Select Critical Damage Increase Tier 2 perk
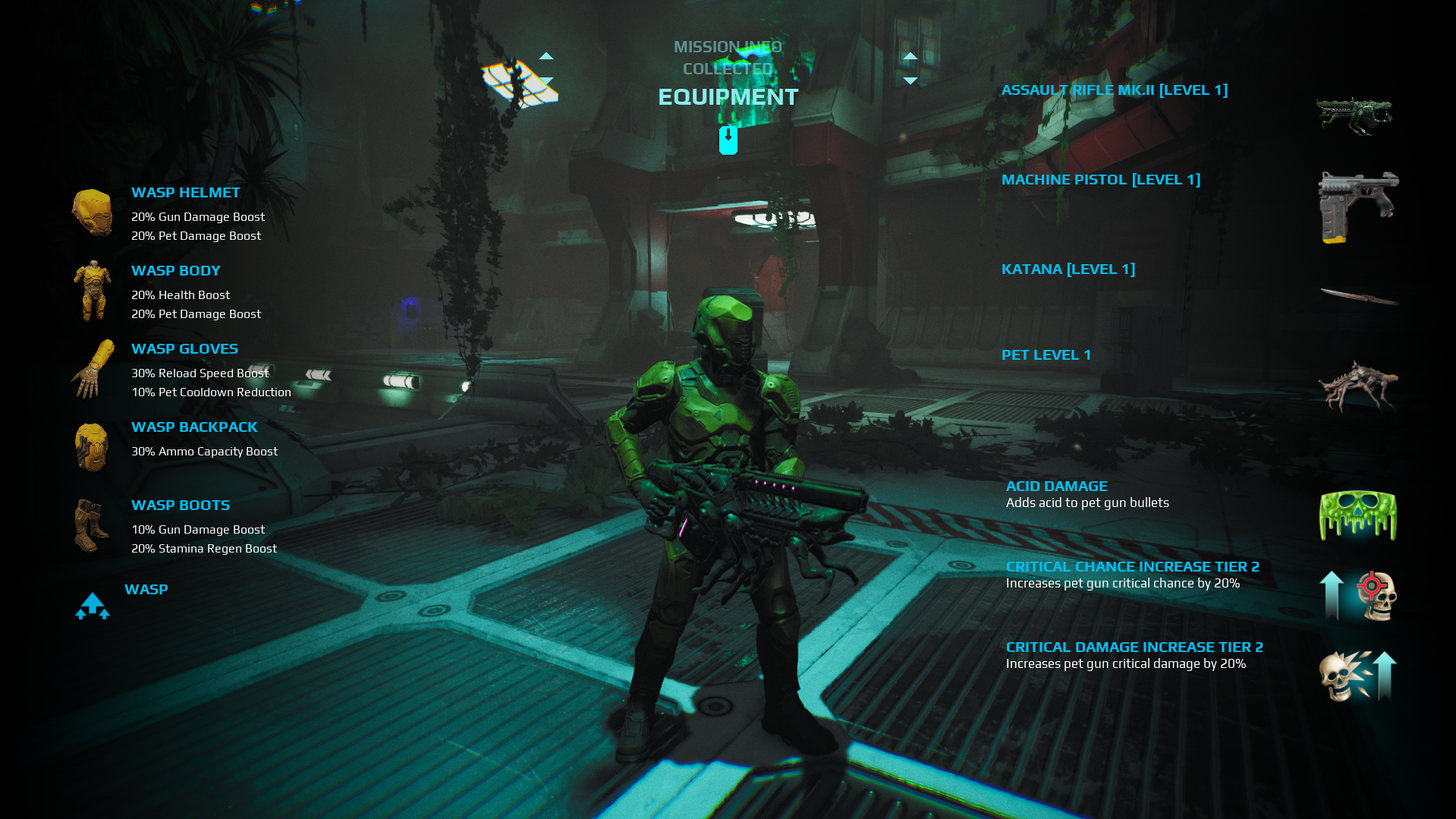1456x819 pixels. point(1134,647)
